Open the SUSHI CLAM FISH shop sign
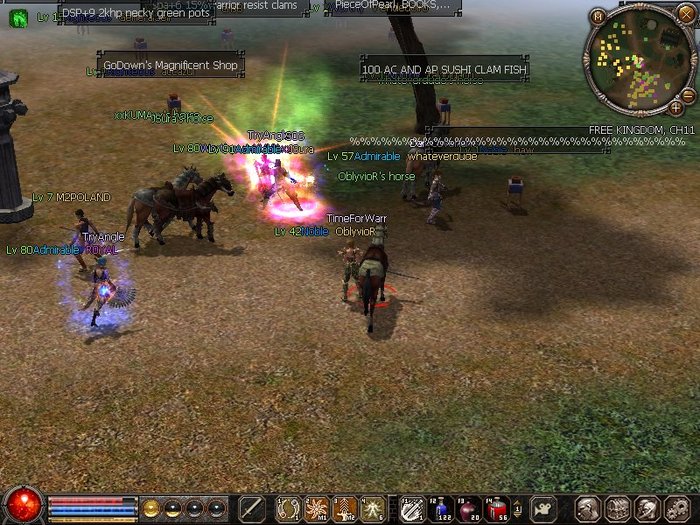 [444, 70]
